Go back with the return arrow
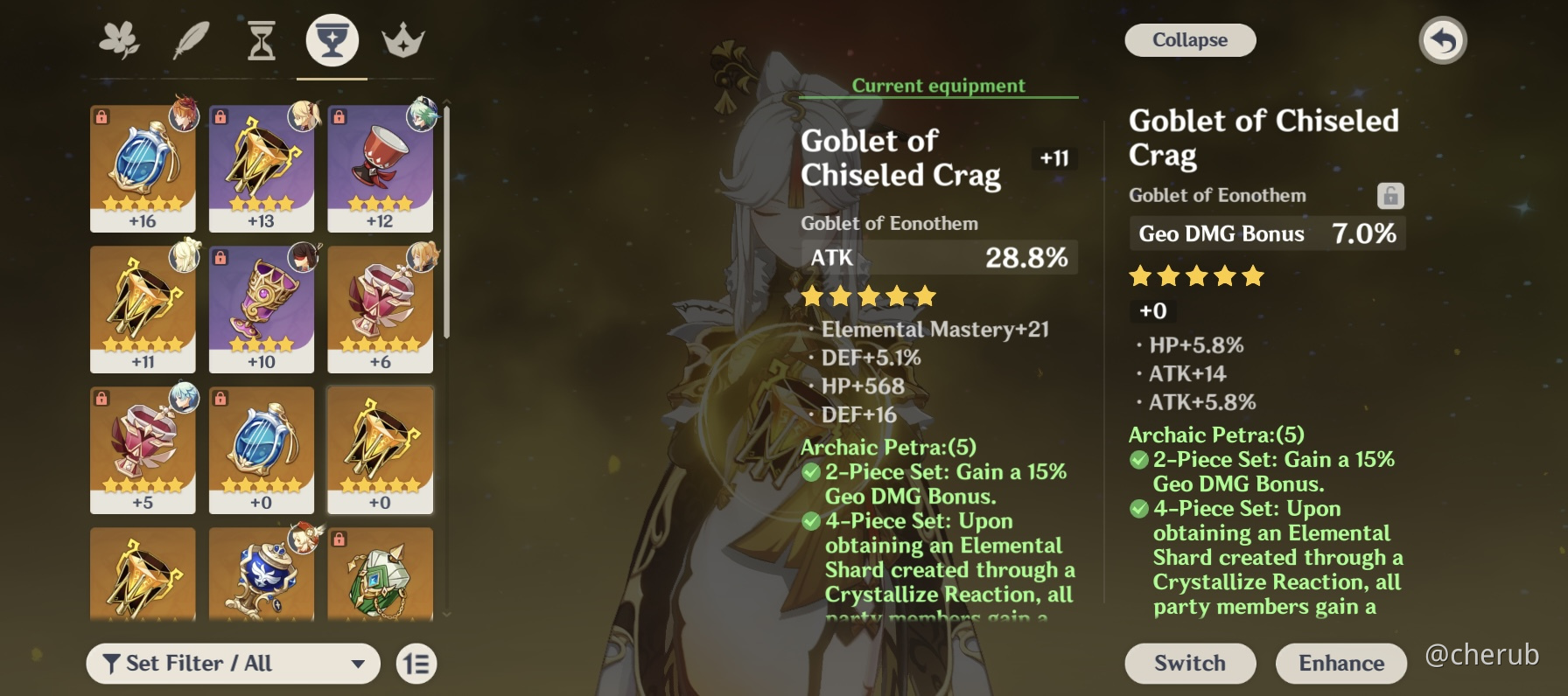This screenshot has width=1568, height=696. [x=1442, y=40]
